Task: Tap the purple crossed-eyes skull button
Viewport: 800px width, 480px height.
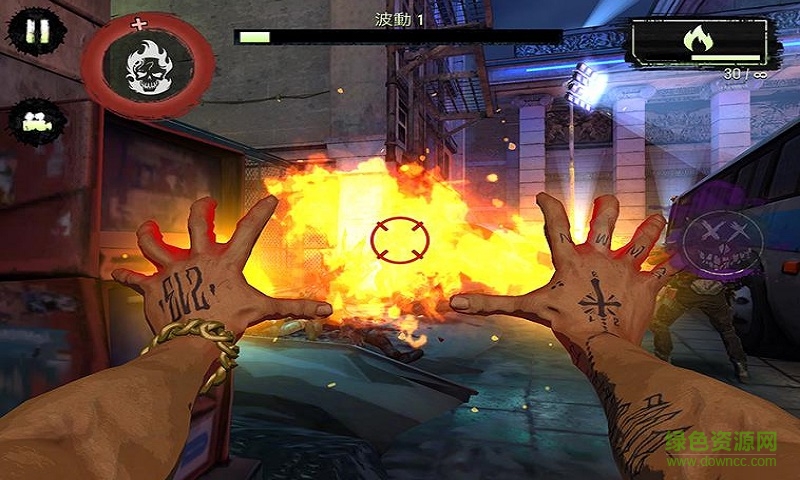Action: point(722,241)
